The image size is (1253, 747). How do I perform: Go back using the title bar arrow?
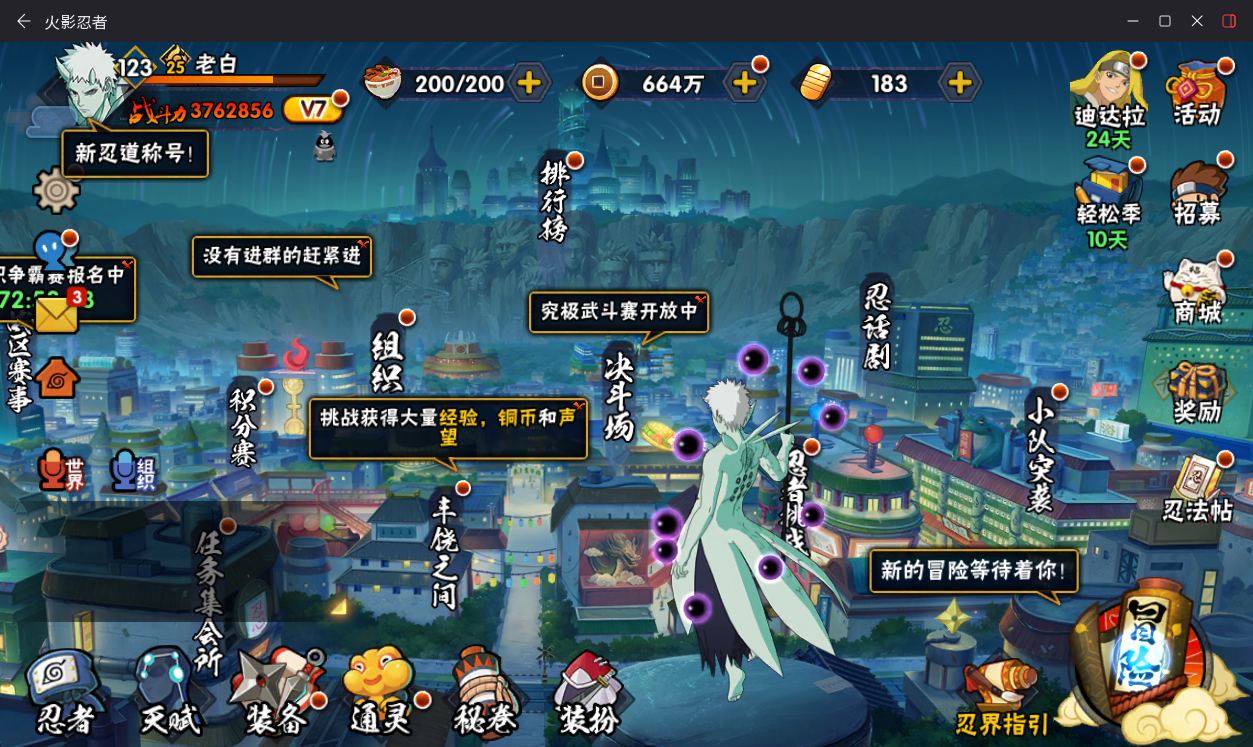click(23, 21)
